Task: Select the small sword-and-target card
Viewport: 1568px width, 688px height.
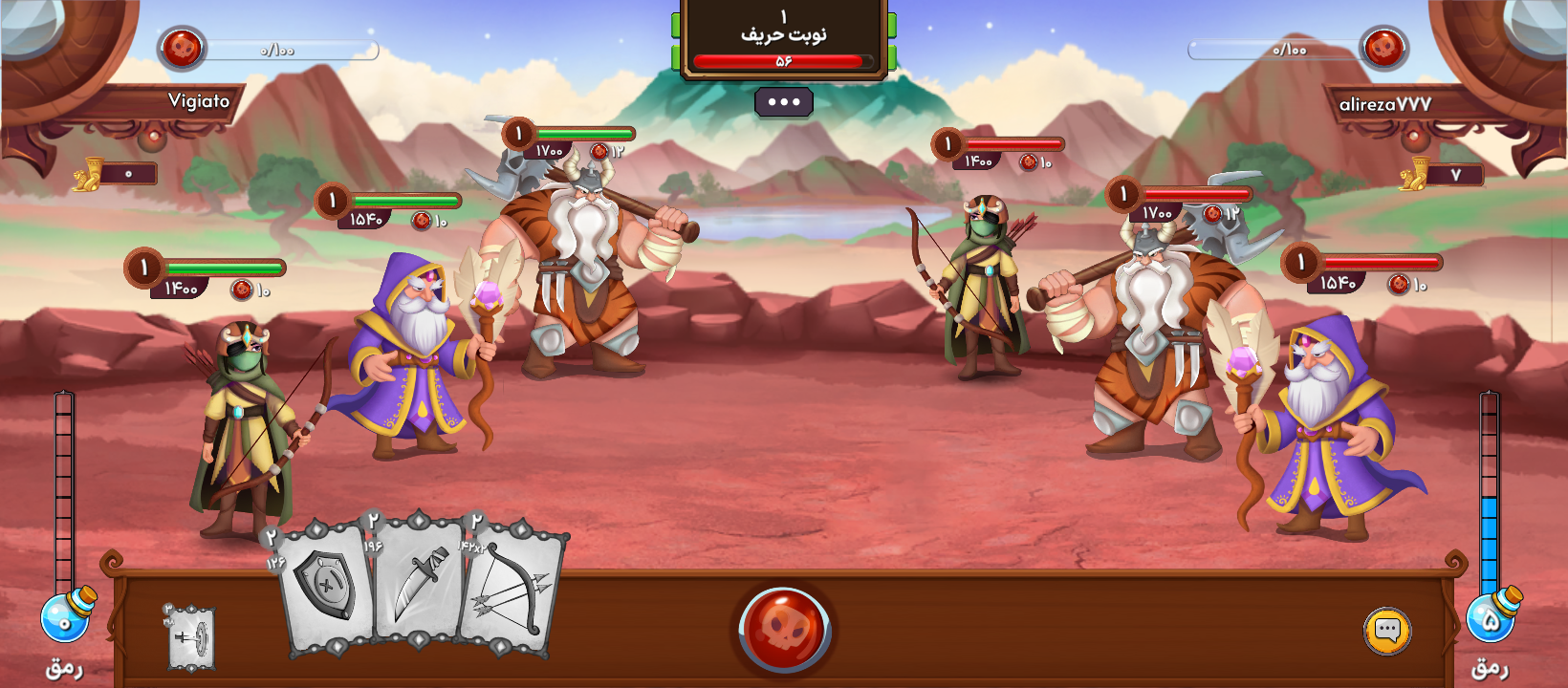Action: tap(190, 638)
